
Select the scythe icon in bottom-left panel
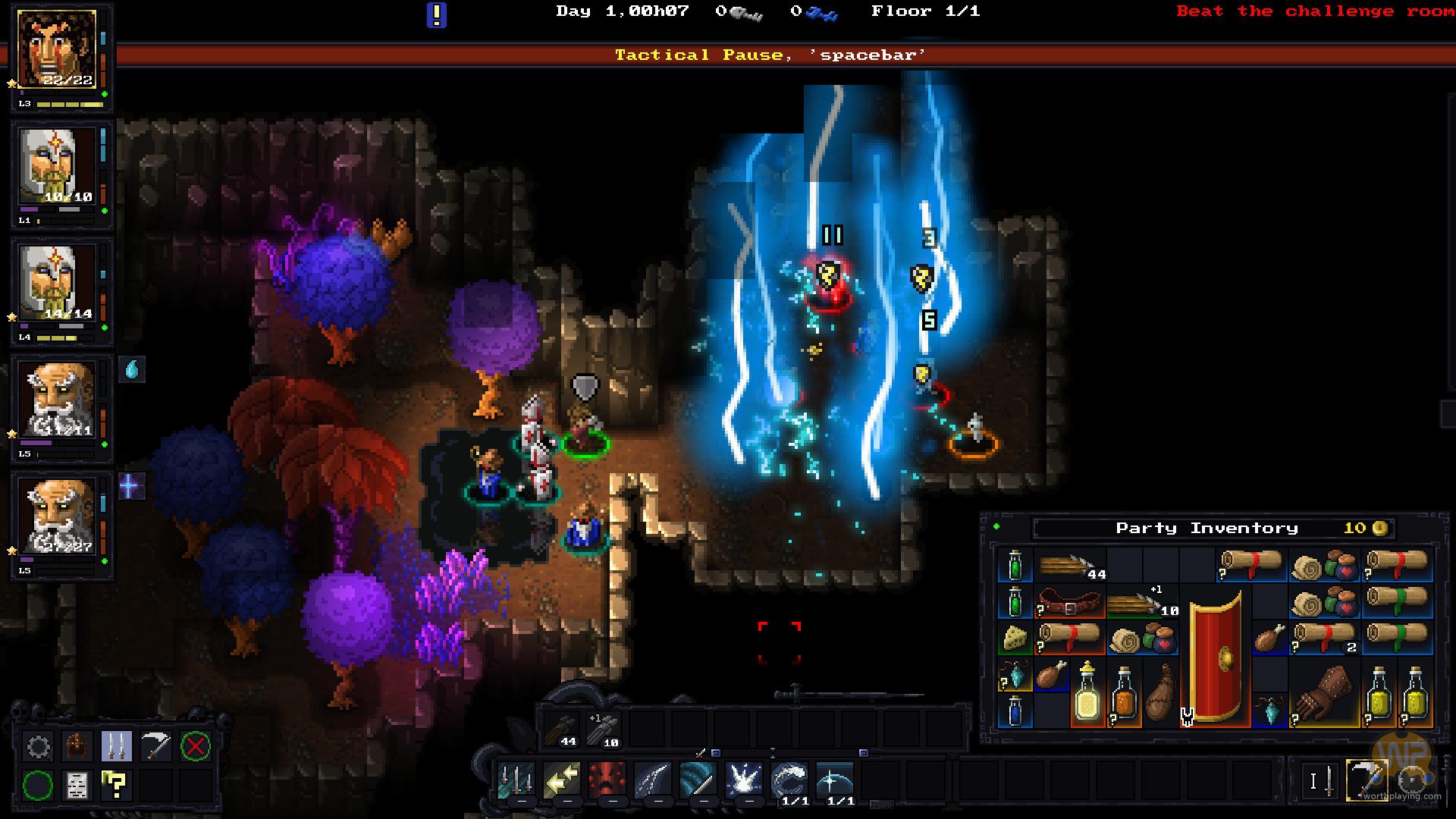coord(155,747)
